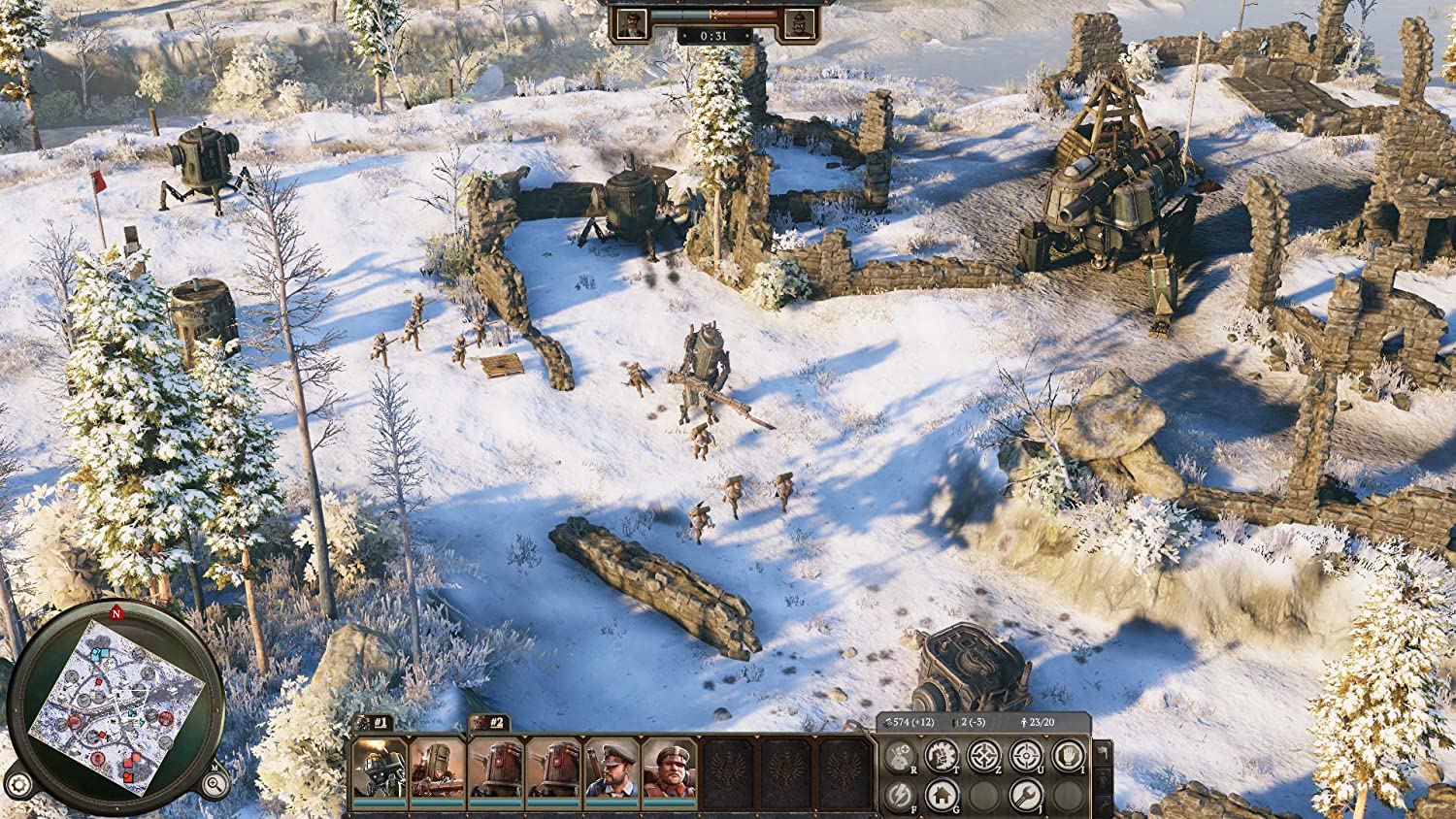Screen dimensions: 1456x819
Task: Activate the focus fire ability (U)
Action: (x=1027, y=756)
